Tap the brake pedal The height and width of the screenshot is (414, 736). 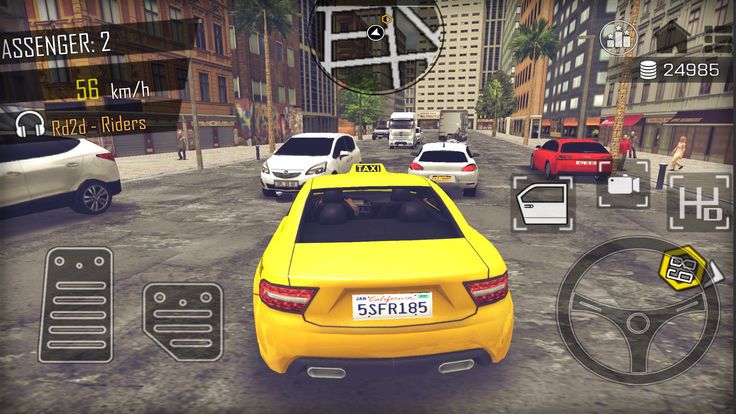tap(75, 303)
